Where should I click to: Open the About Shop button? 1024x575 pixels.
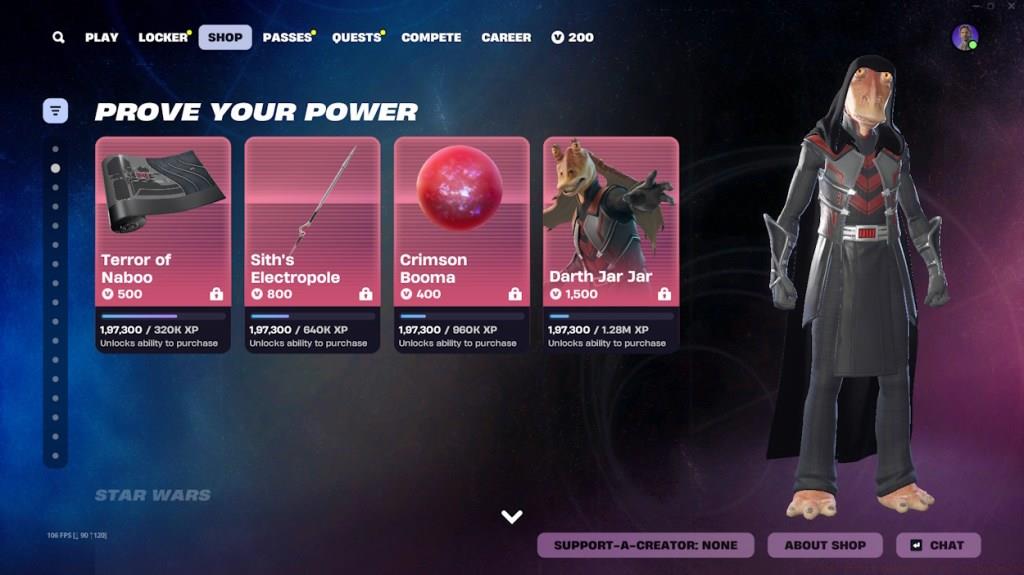point(825,545)
